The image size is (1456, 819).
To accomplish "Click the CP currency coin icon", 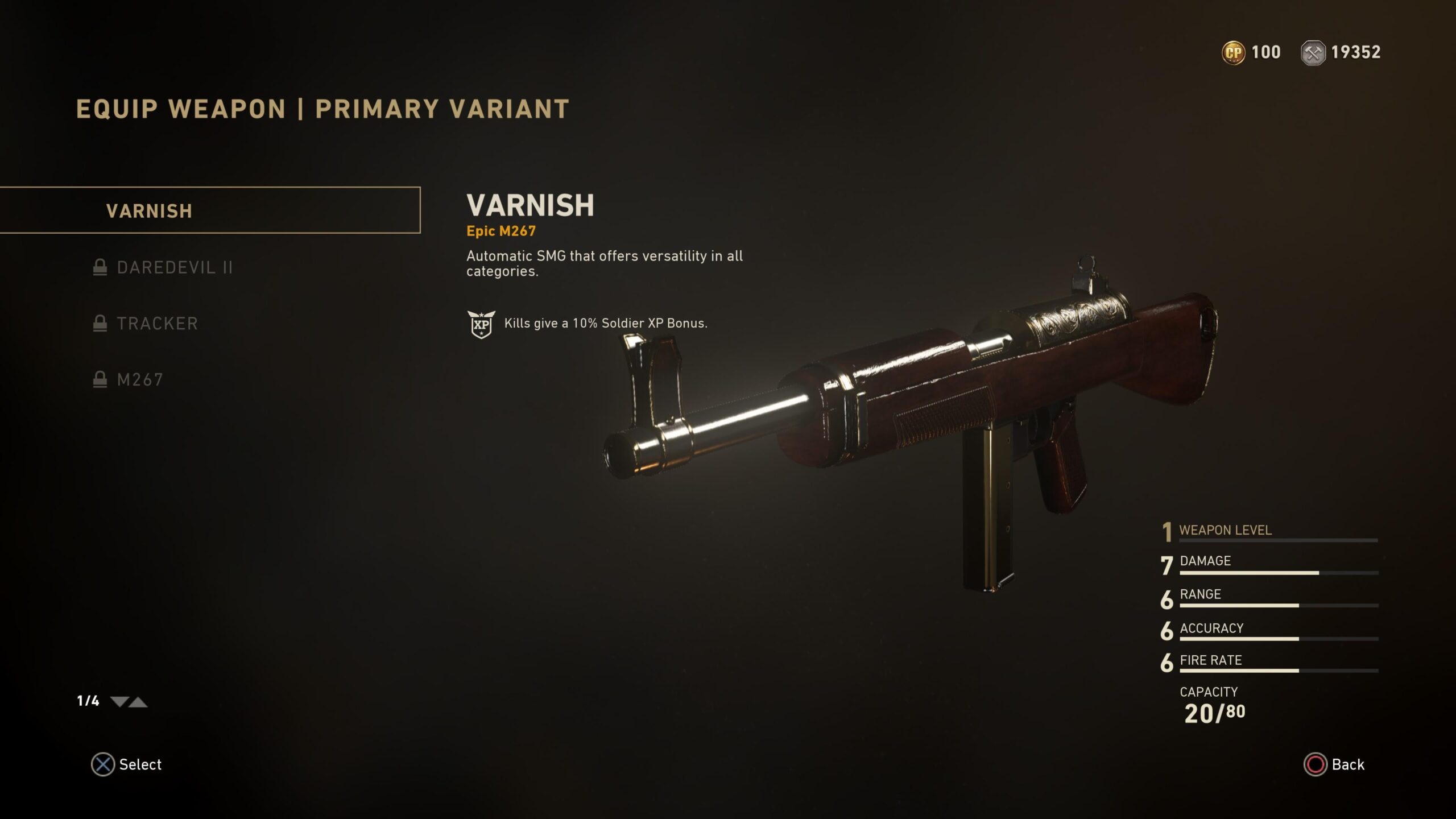I will (1233, 53).
